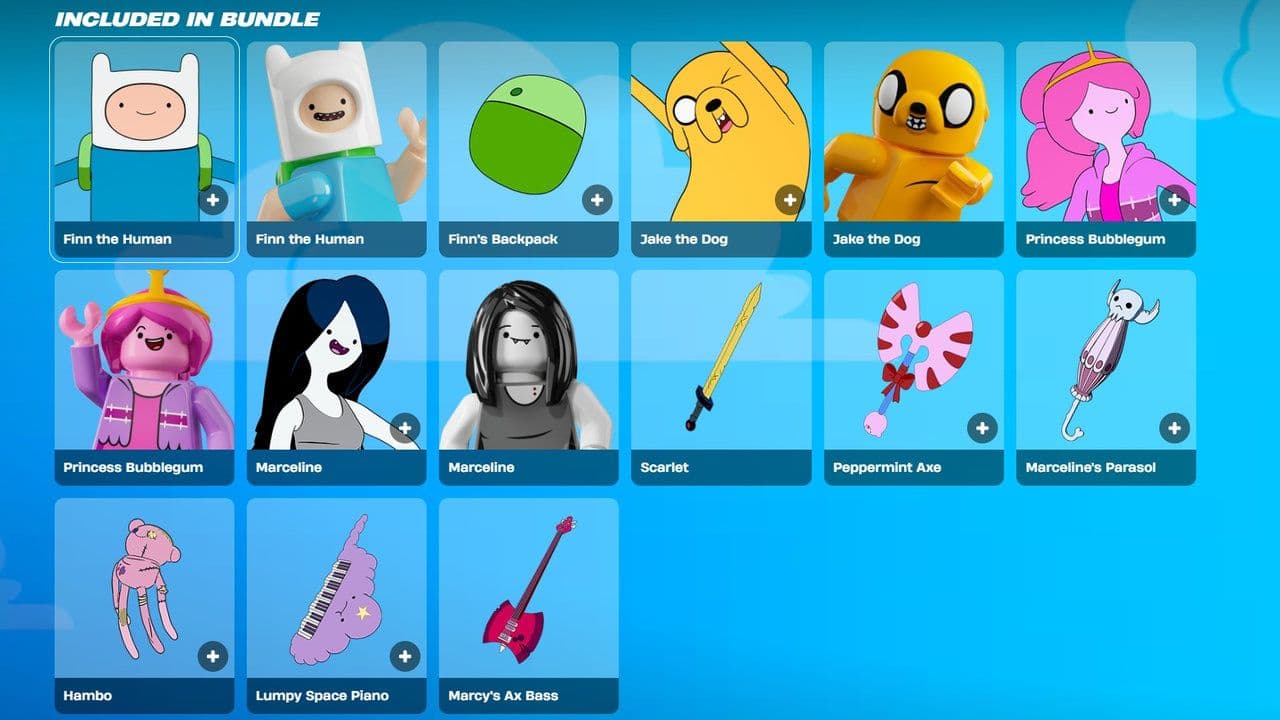The height and width of the screenshot is (720, 1280).
Task: Click the plus icon on cartoon Marceline
Action: [403, 426]
